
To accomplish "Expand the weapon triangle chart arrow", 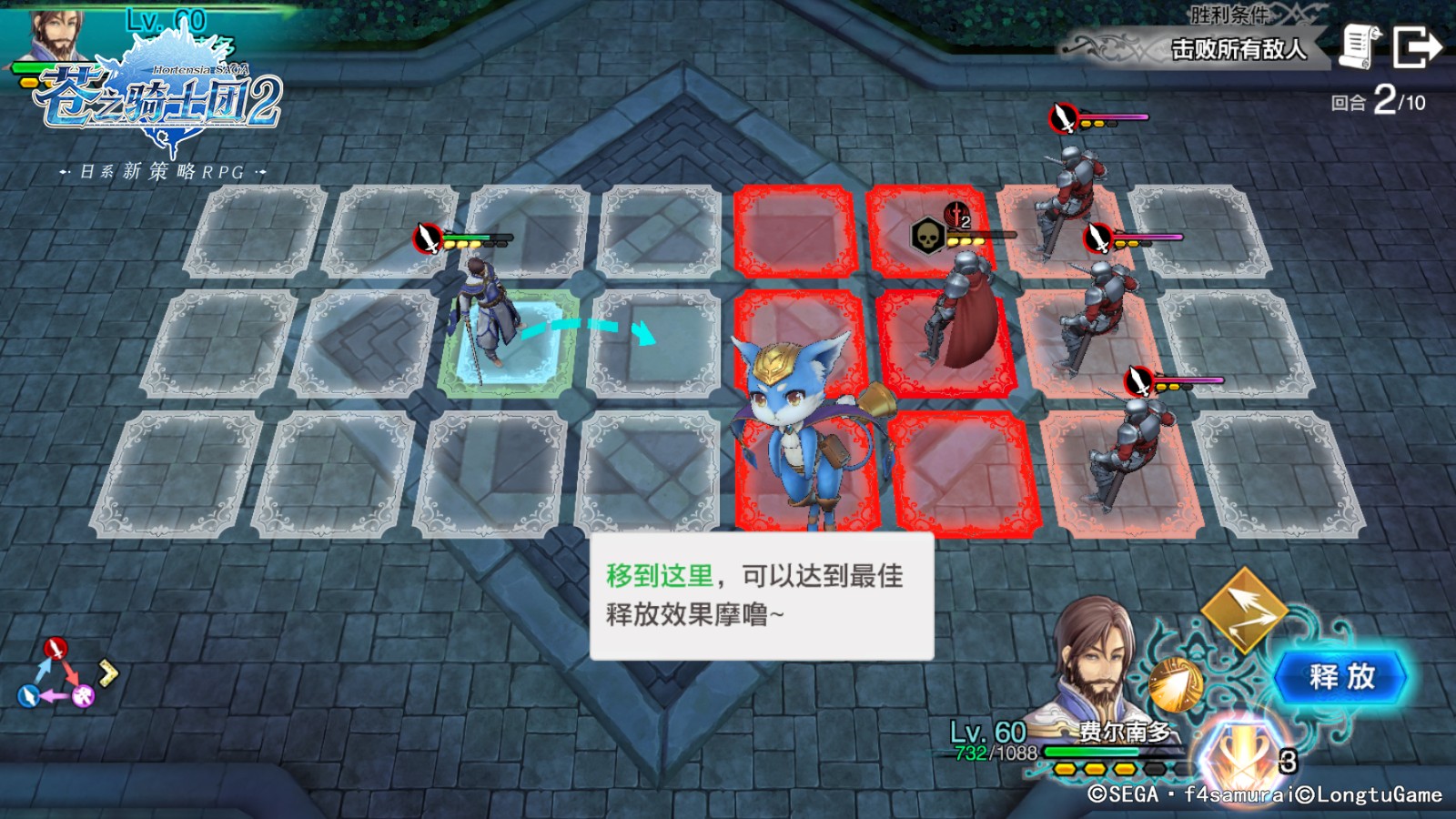I will click(108, 673).
